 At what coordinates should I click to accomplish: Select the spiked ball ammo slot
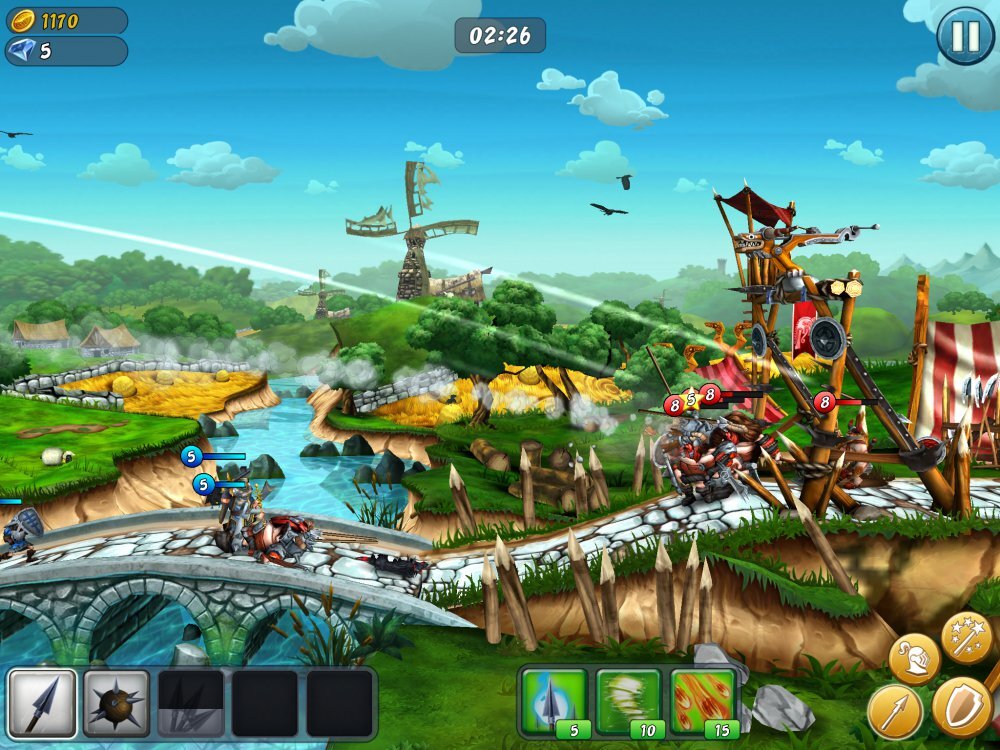[117, 703]
